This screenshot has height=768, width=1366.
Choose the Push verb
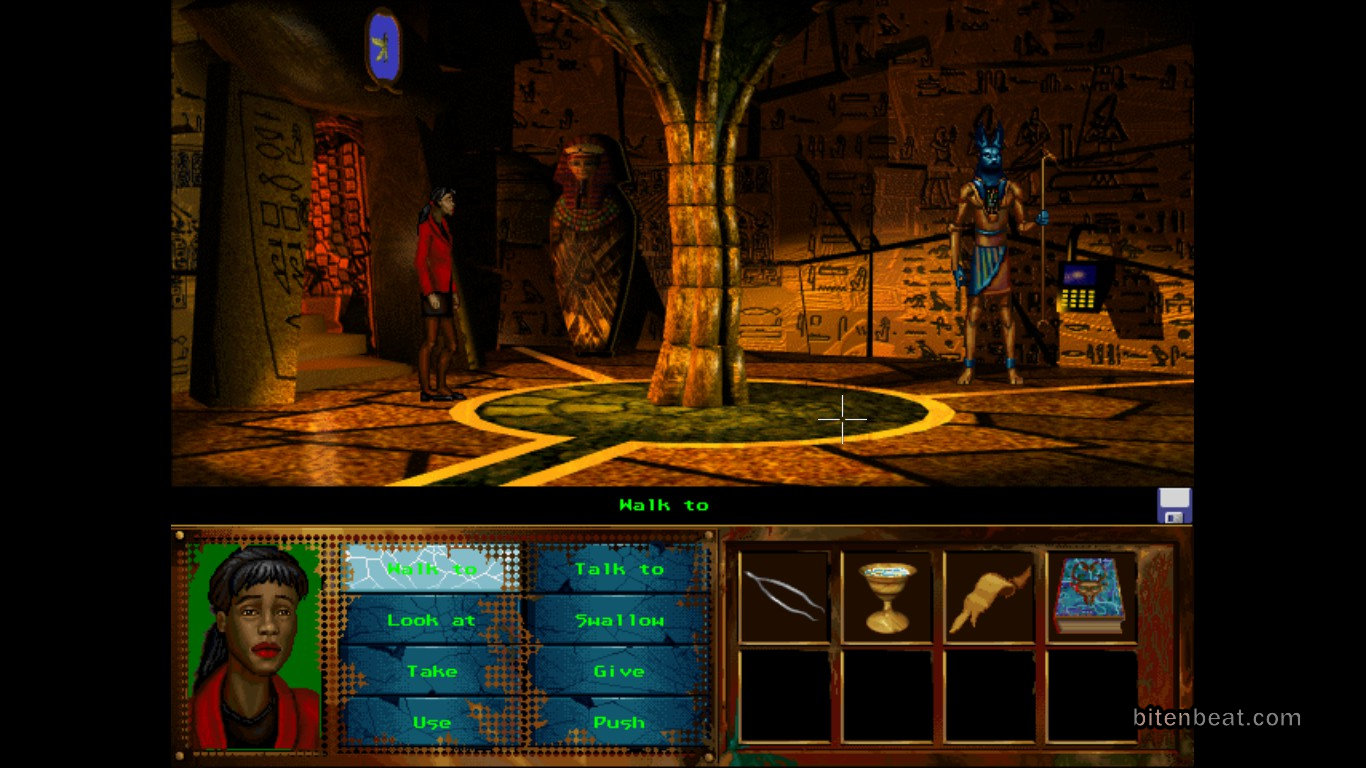pyautogui.click(x=618, y=722)
